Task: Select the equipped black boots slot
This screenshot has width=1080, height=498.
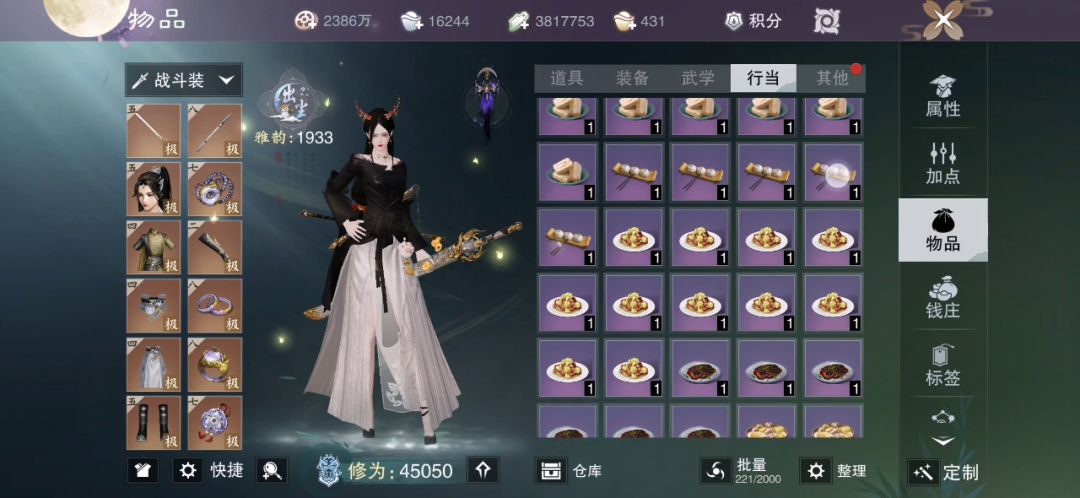Action: click(153, 422)
